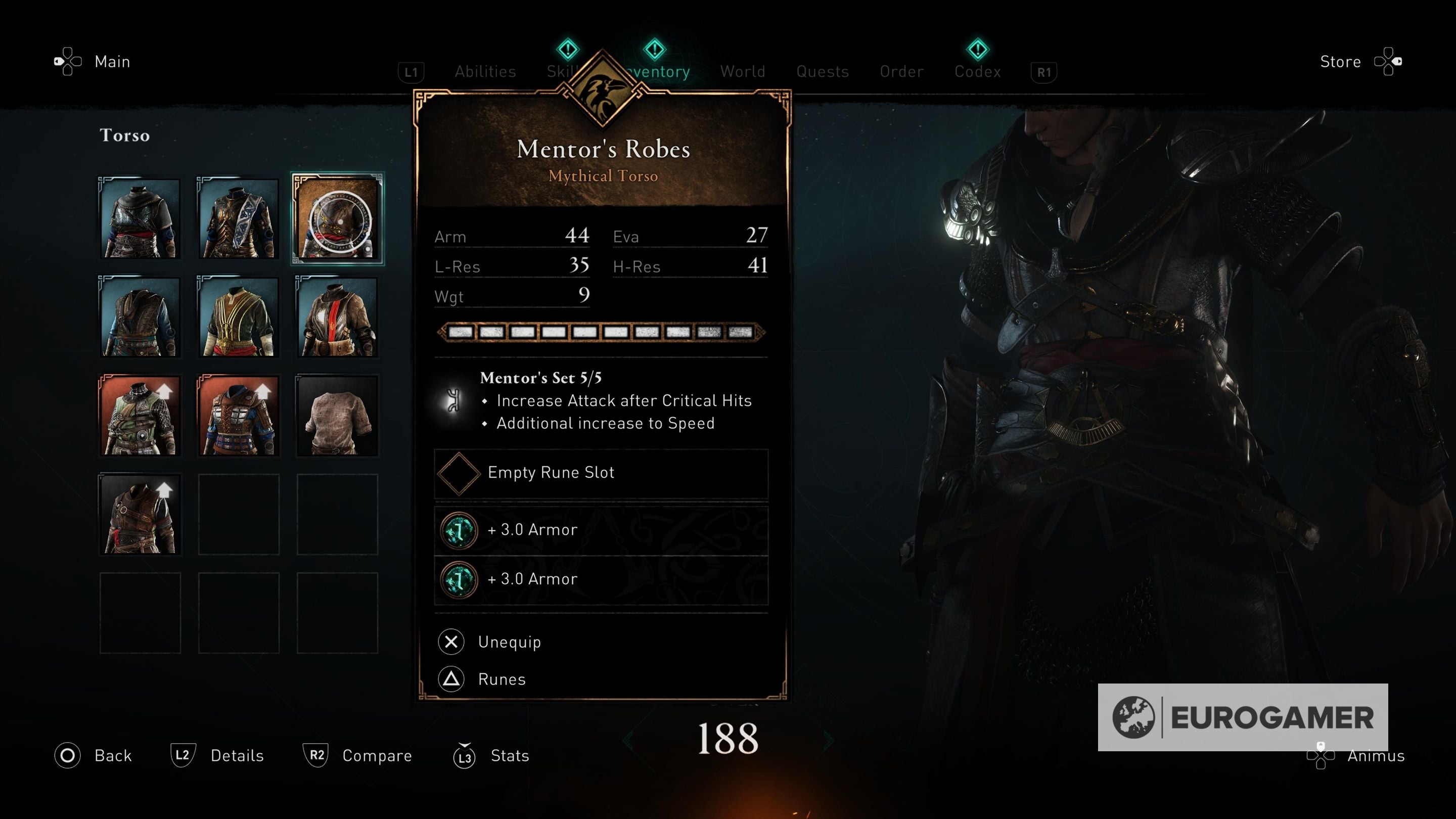Select the torso armor with upgrade arrow in bottom row

140,513
